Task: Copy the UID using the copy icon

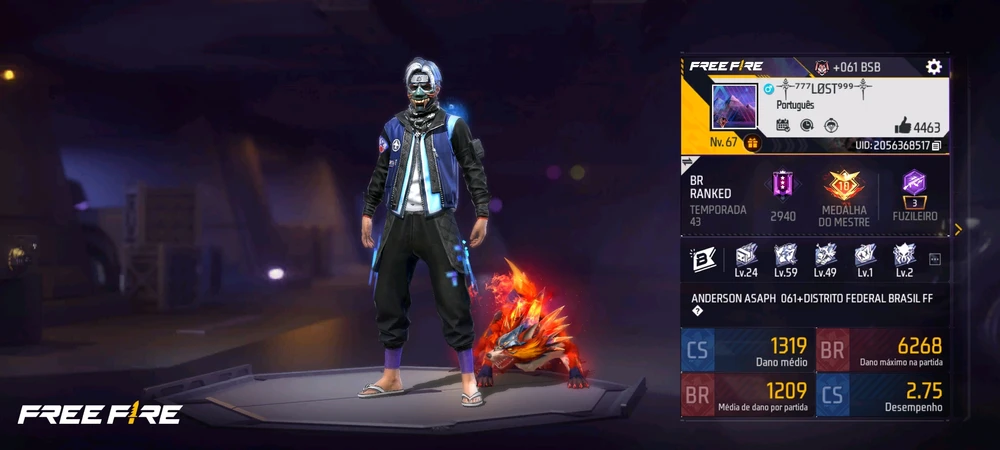Action: (x=937, y=146)
